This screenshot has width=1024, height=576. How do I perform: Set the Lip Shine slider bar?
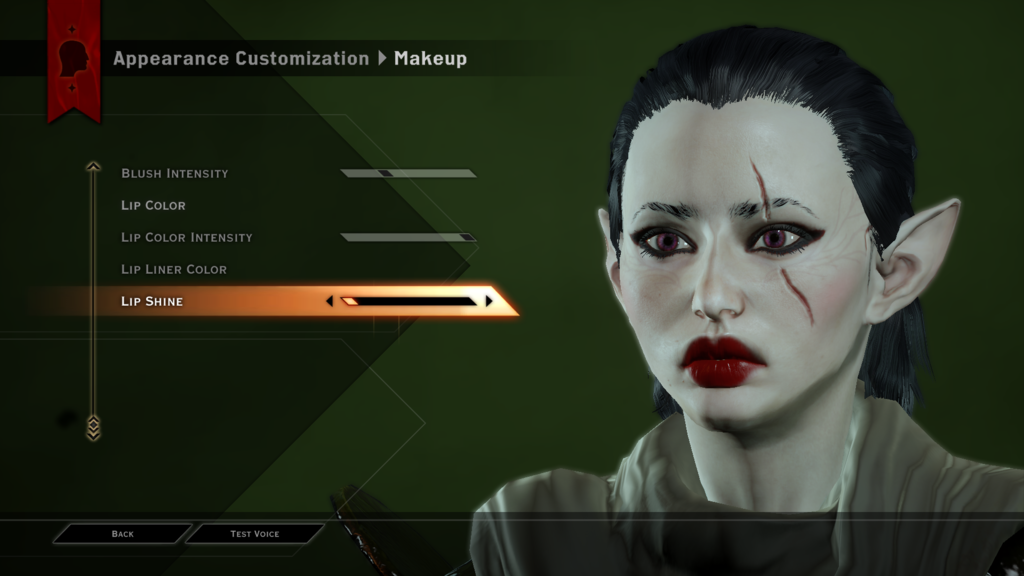408,301
